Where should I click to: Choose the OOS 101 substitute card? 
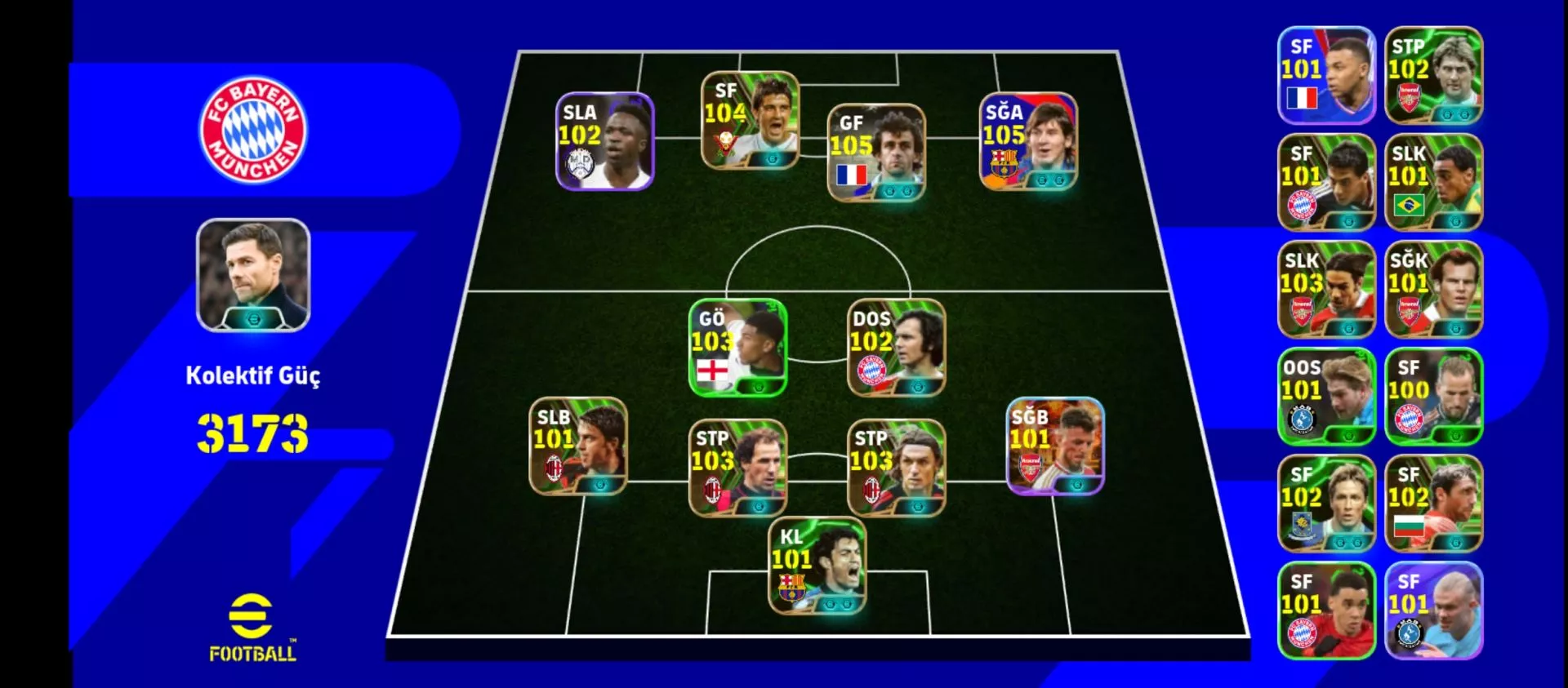1326,397
